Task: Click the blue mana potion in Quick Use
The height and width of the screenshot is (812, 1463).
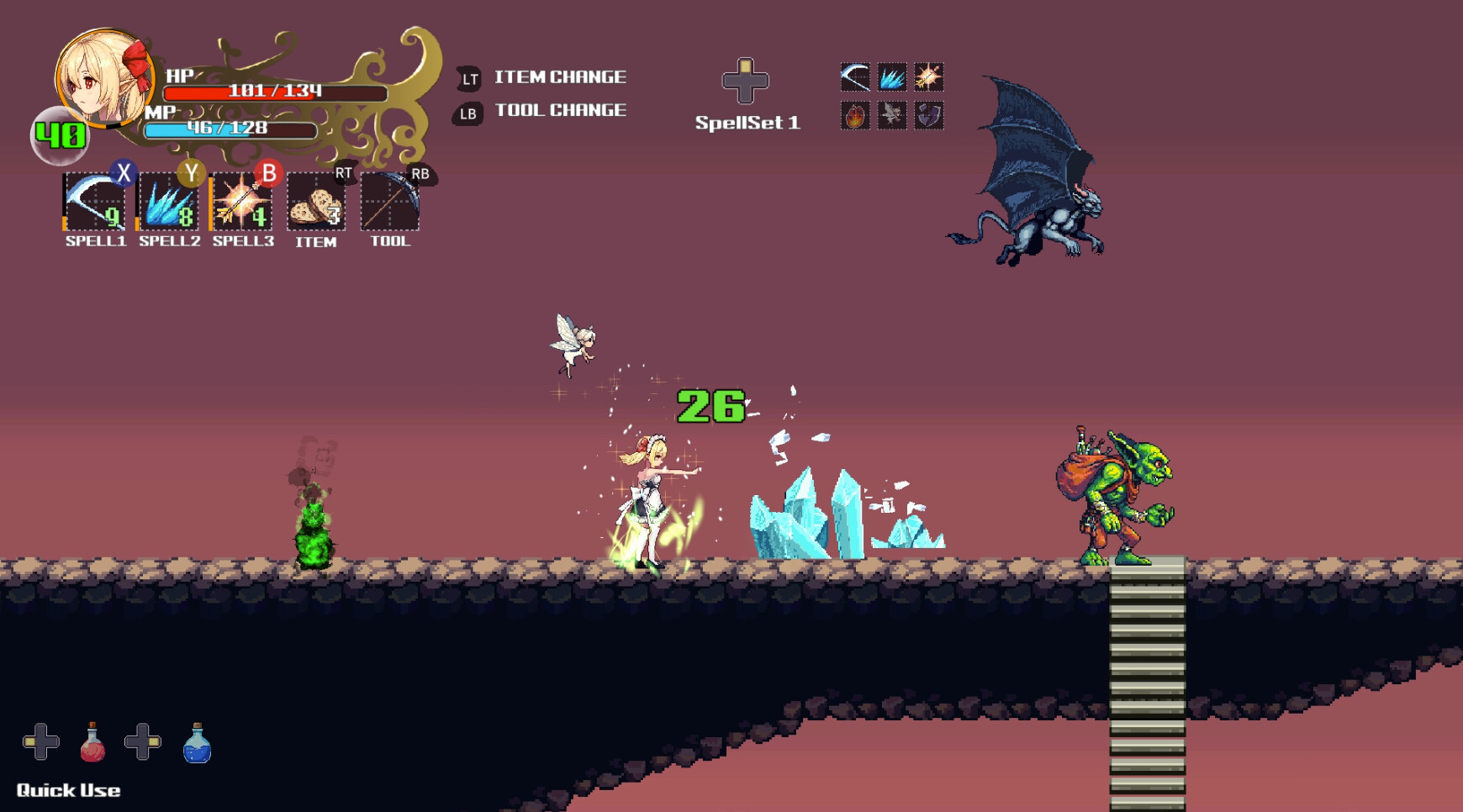Action: (198, 744)
